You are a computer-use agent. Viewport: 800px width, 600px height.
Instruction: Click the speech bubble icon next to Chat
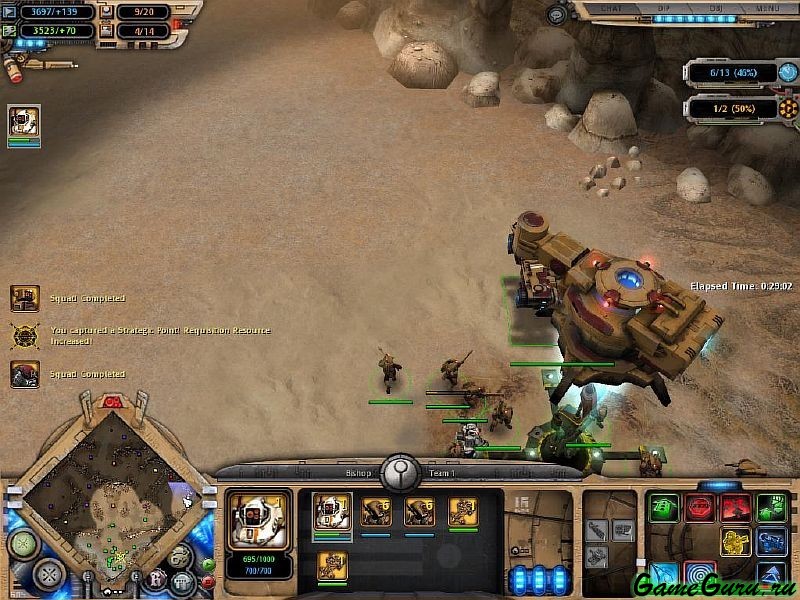point(557,14)
